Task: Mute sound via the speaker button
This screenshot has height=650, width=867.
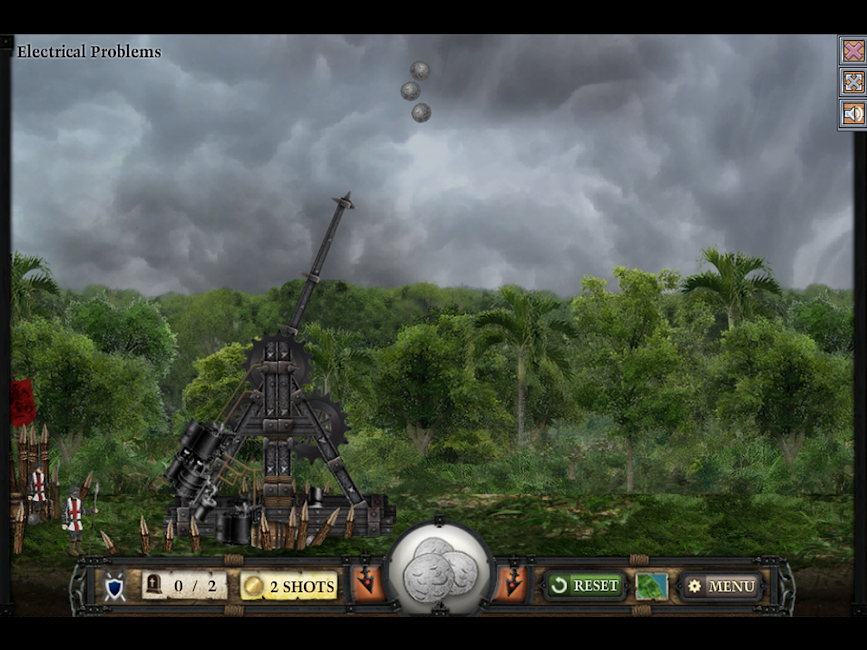Action: coord(853,114)
